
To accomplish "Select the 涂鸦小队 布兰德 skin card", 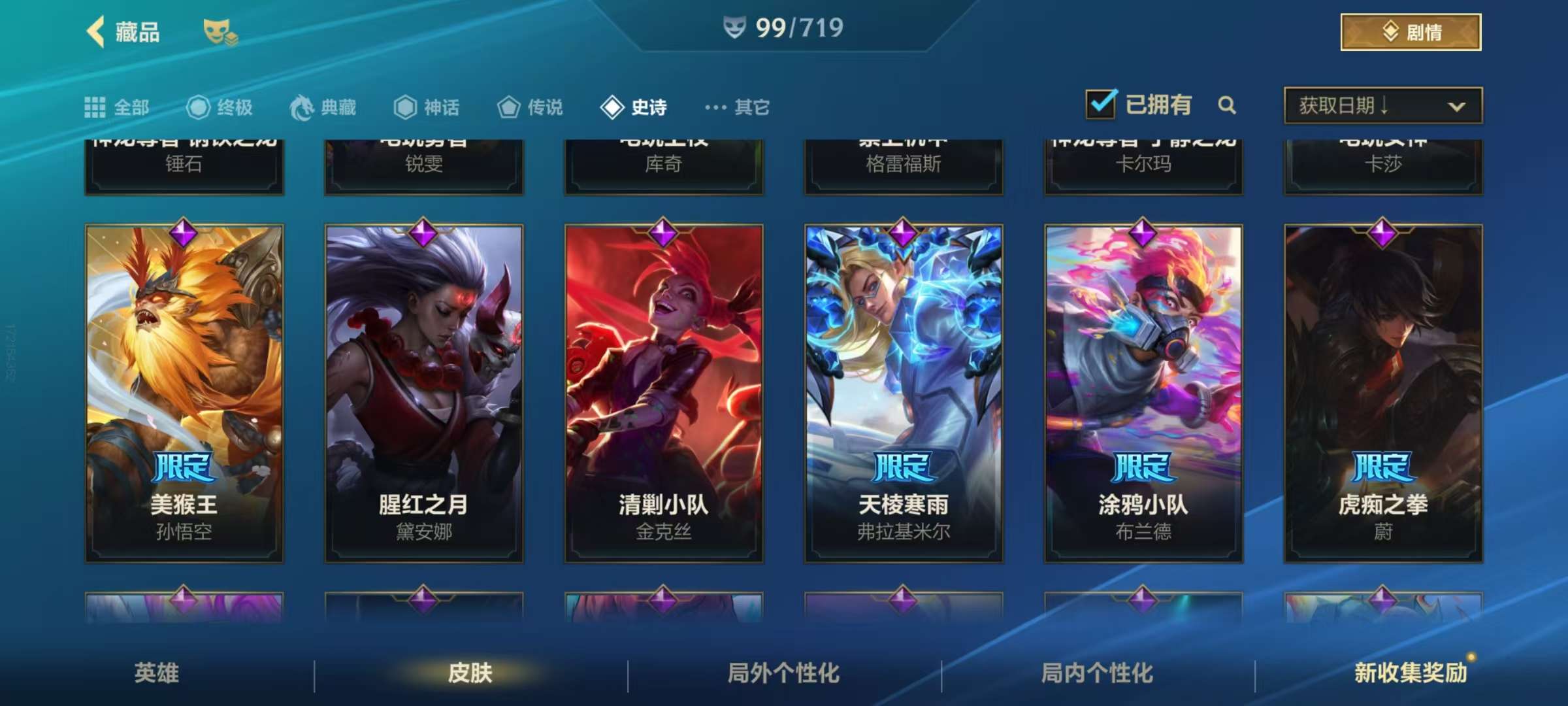I will 1143,394.
